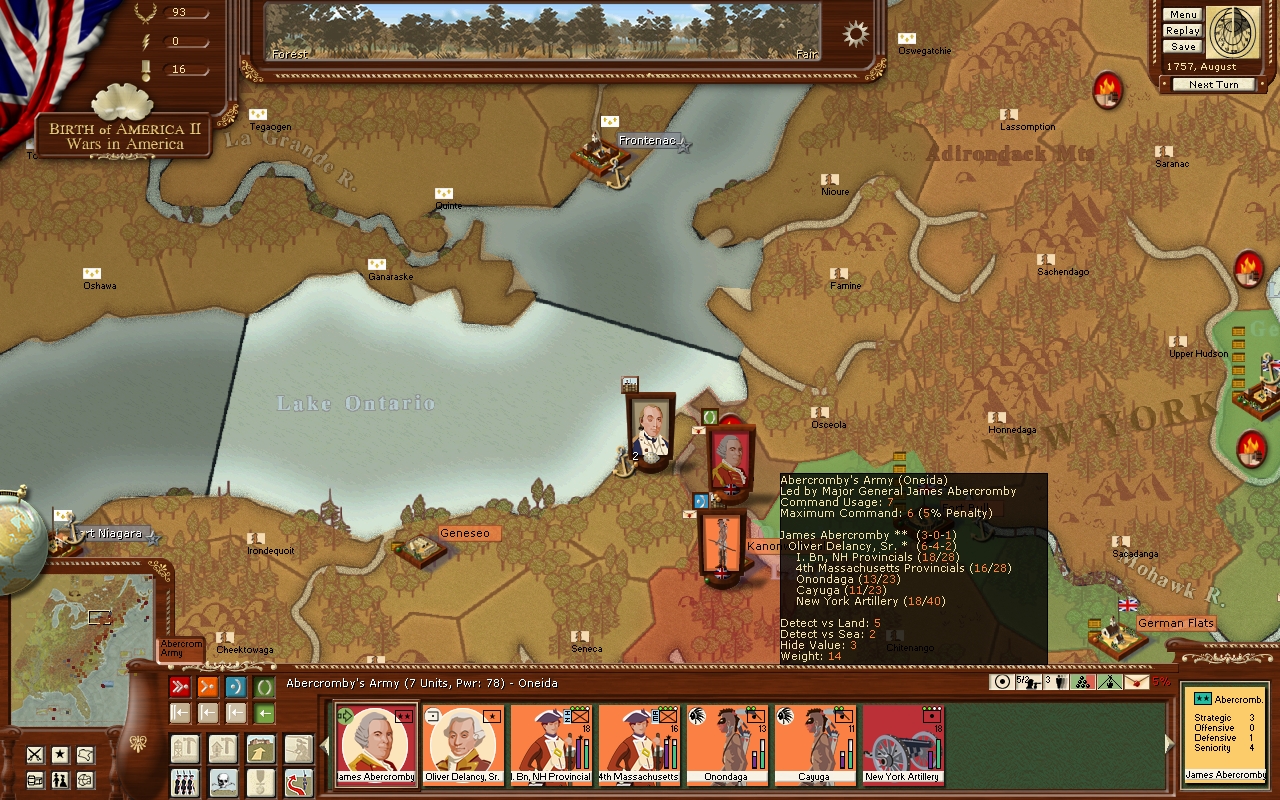Activate the skull and crossbones order
The image size is (1280, 800).
(223, 781)
